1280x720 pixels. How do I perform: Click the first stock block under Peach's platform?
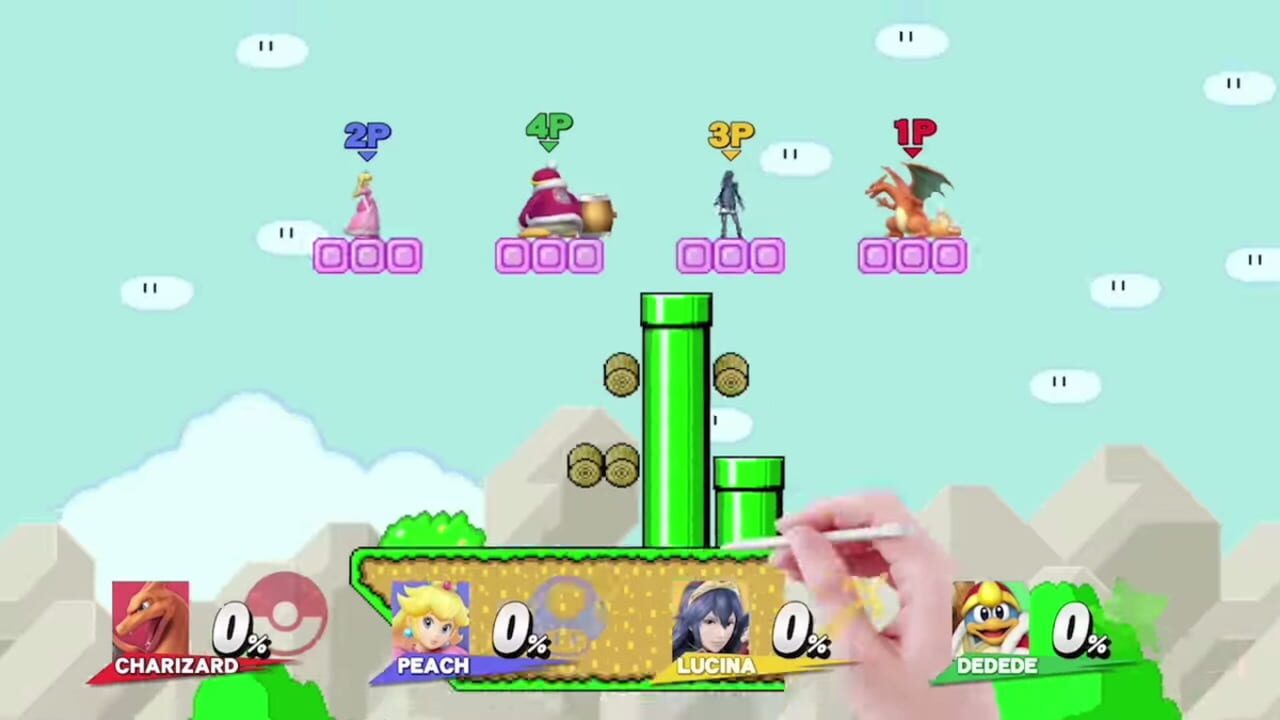[331, 256]
